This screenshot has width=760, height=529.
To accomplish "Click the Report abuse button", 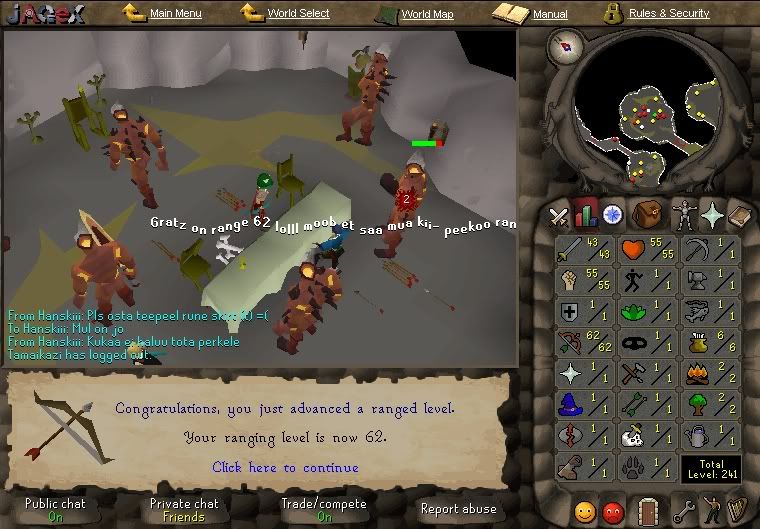I will 458,509.
